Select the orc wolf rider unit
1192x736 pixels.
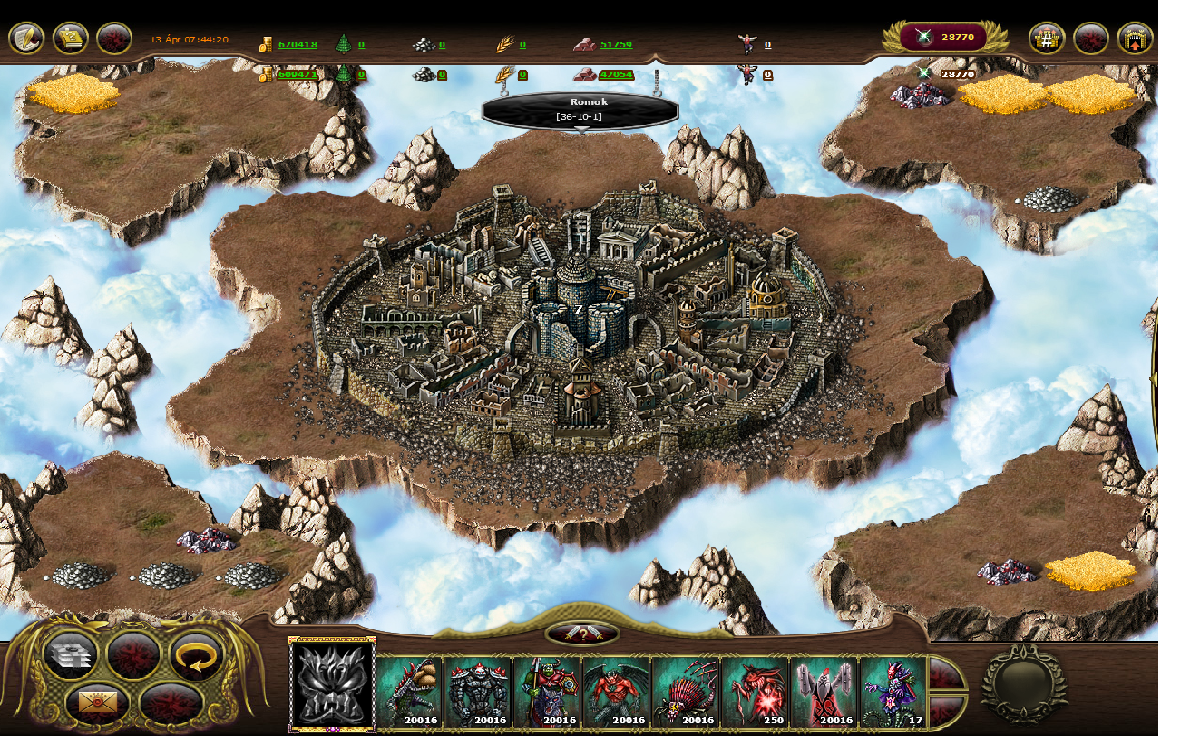[547, 691]
